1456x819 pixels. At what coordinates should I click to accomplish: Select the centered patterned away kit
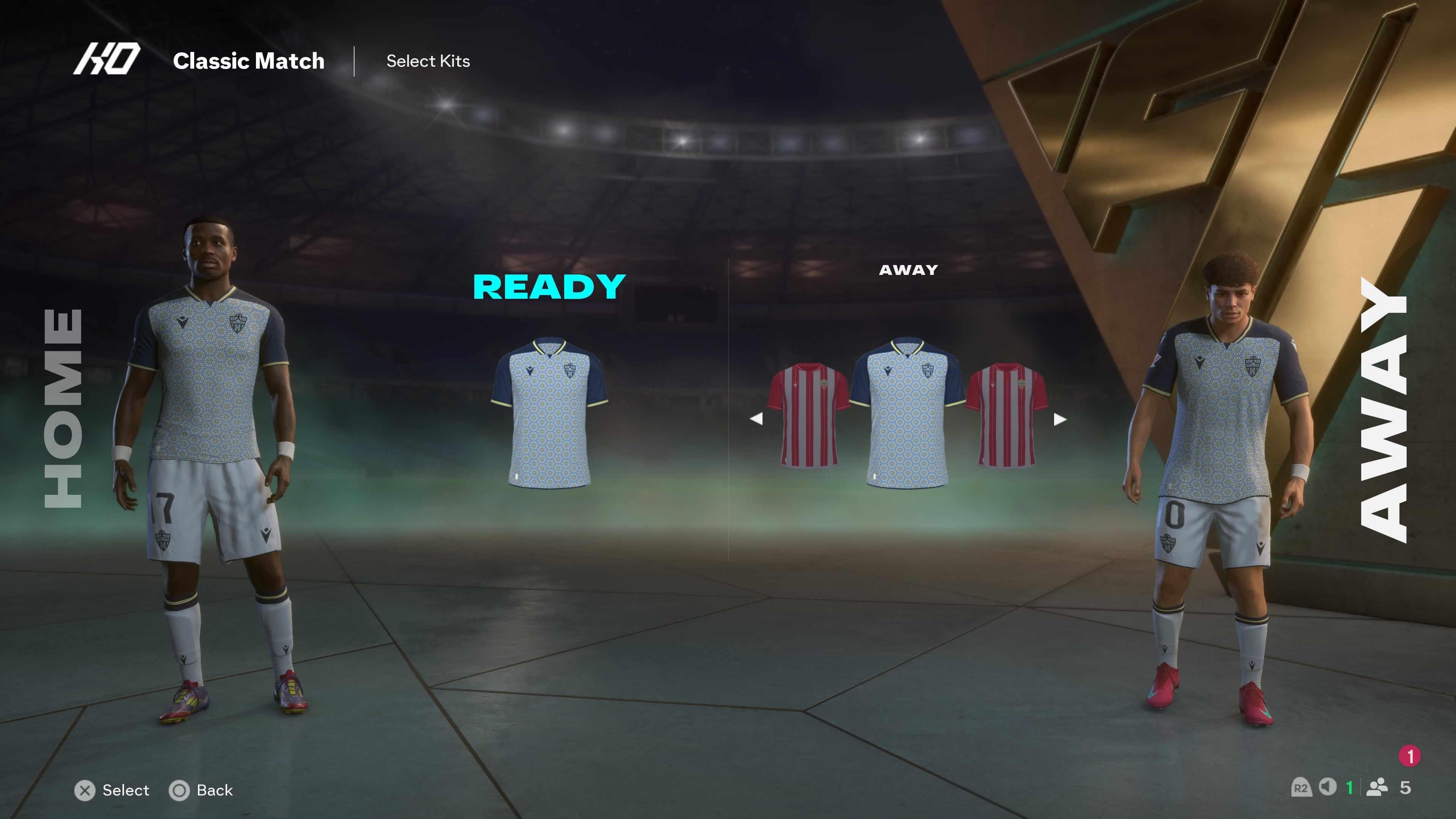(x=907, y=413)
